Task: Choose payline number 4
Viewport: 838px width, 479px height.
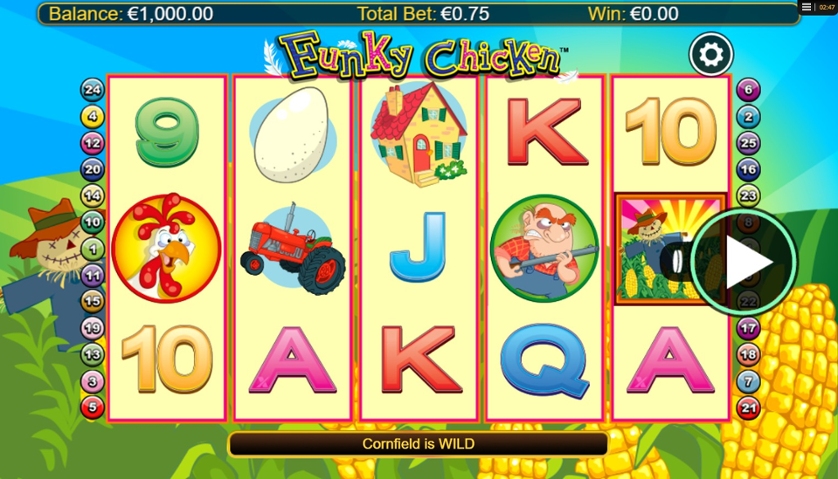Action: tap(93, 116)
